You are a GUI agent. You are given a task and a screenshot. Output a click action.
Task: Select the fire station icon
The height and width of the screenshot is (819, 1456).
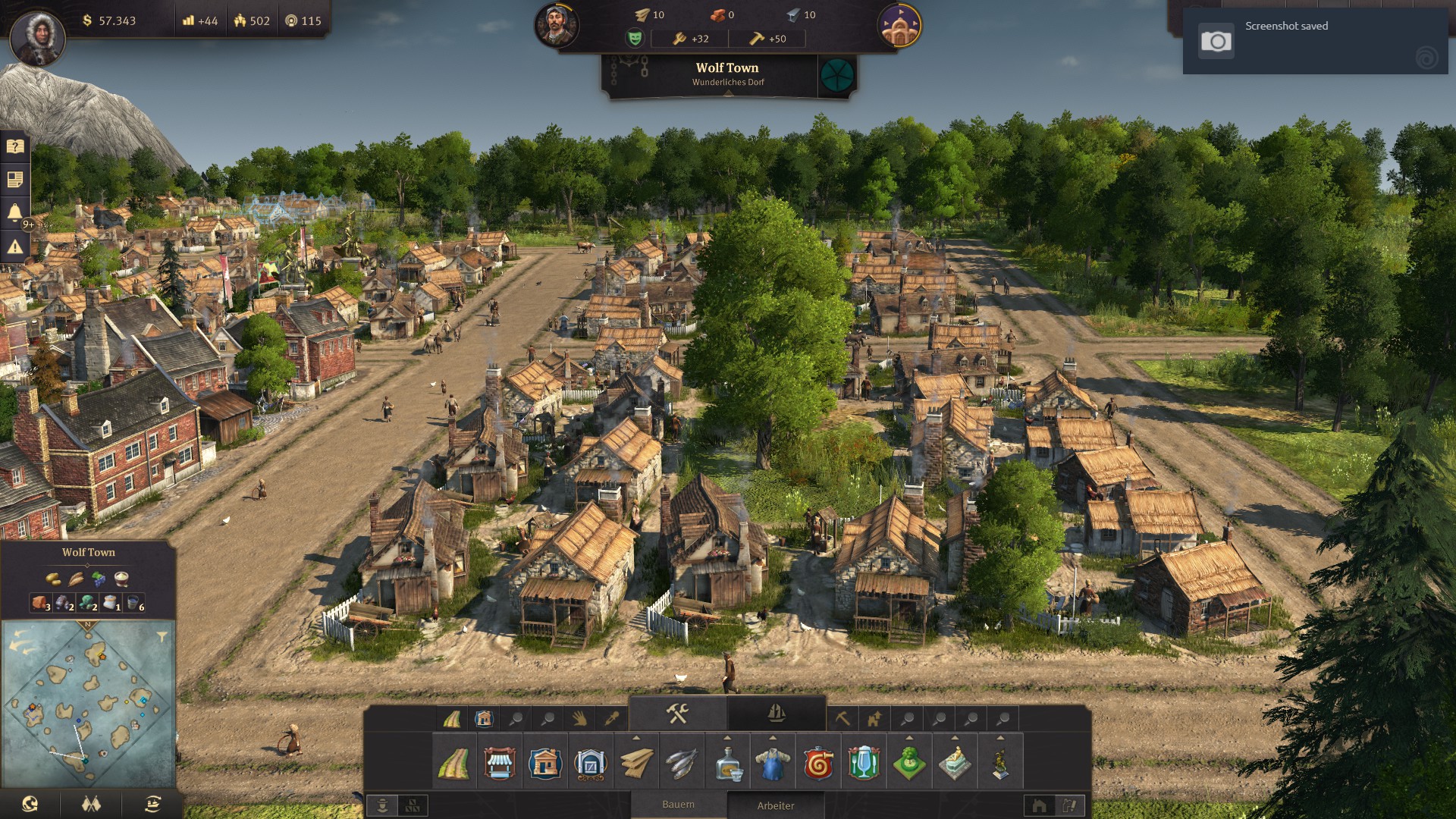click(x=818, y=763)
